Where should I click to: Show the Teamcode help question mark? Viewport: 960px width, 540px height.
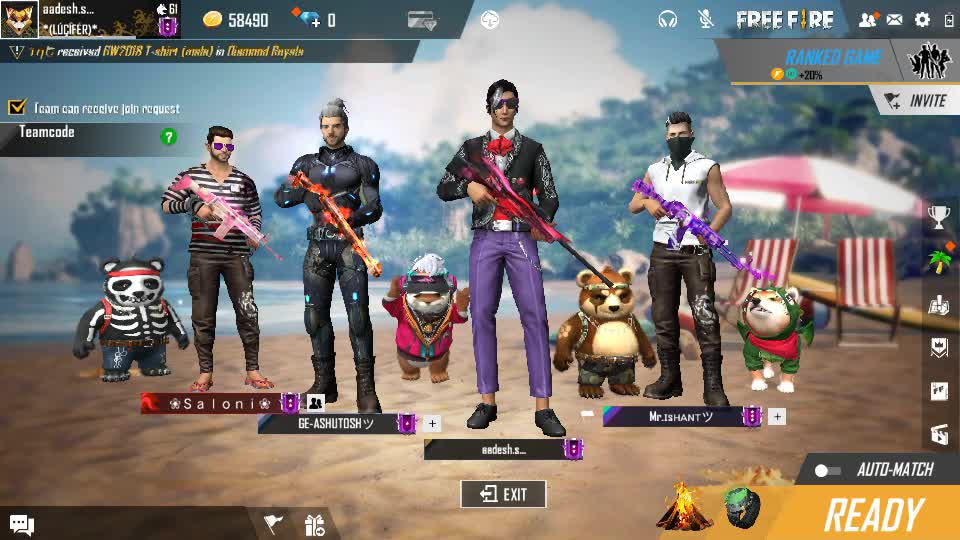tap(169, 136)
